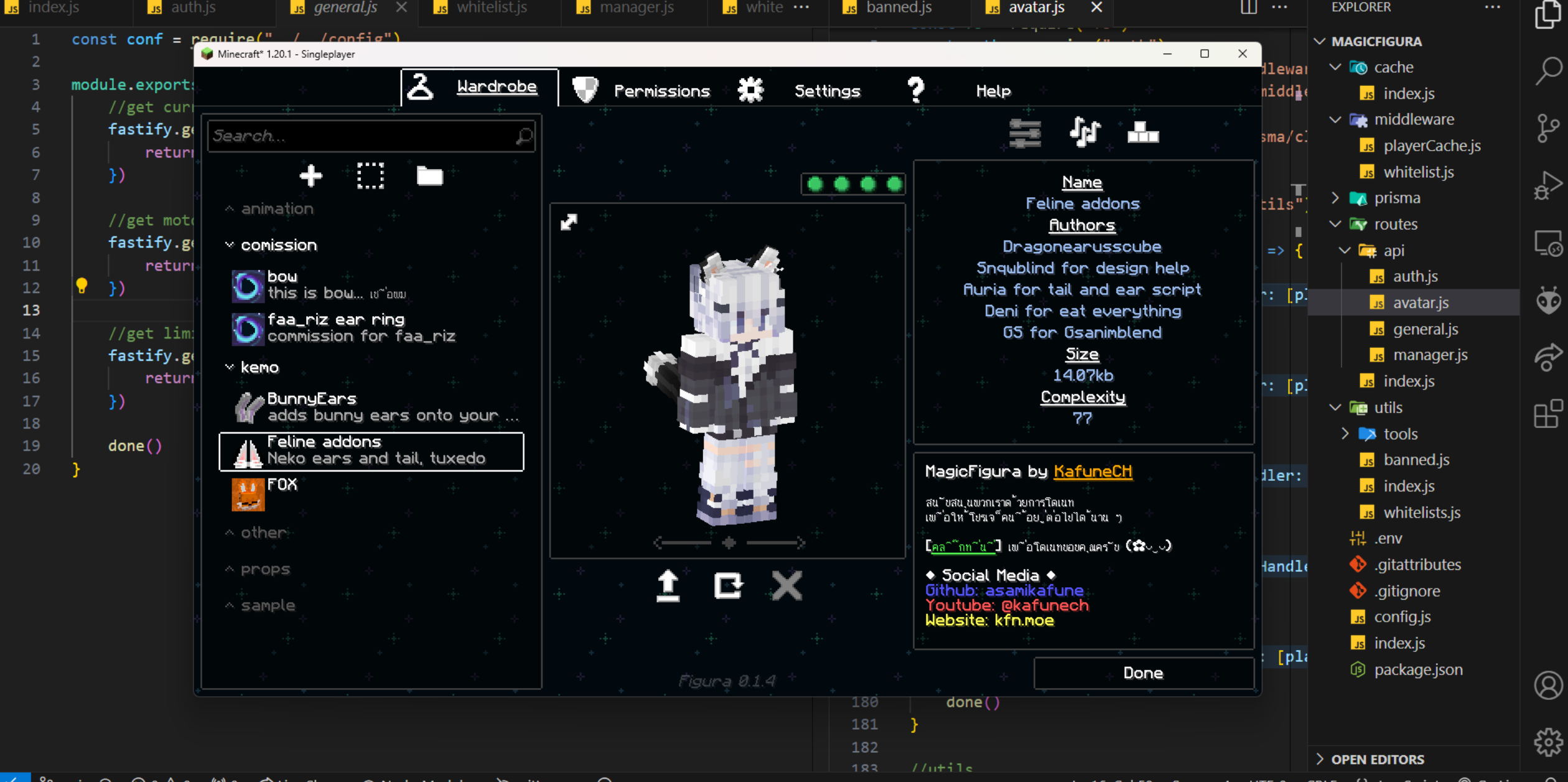Adjust the avatar rotation slider
Image resolution: width=1568 pixels, height=782 pixels.
pos(728,542)
